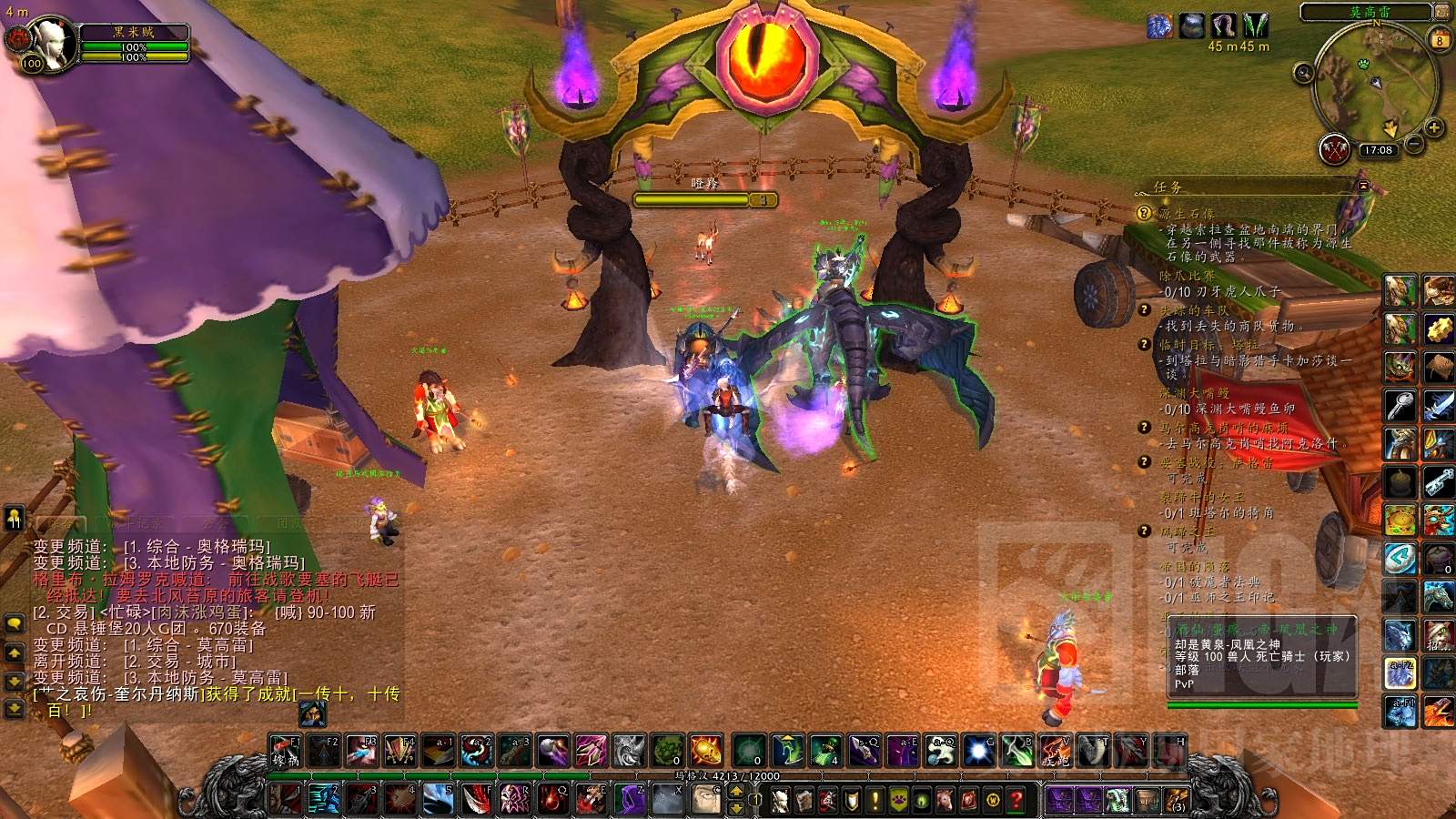Use the yellow gear item on side bar
The width and height of the screenshot is (1456, 819).
tap(1438, 329)
